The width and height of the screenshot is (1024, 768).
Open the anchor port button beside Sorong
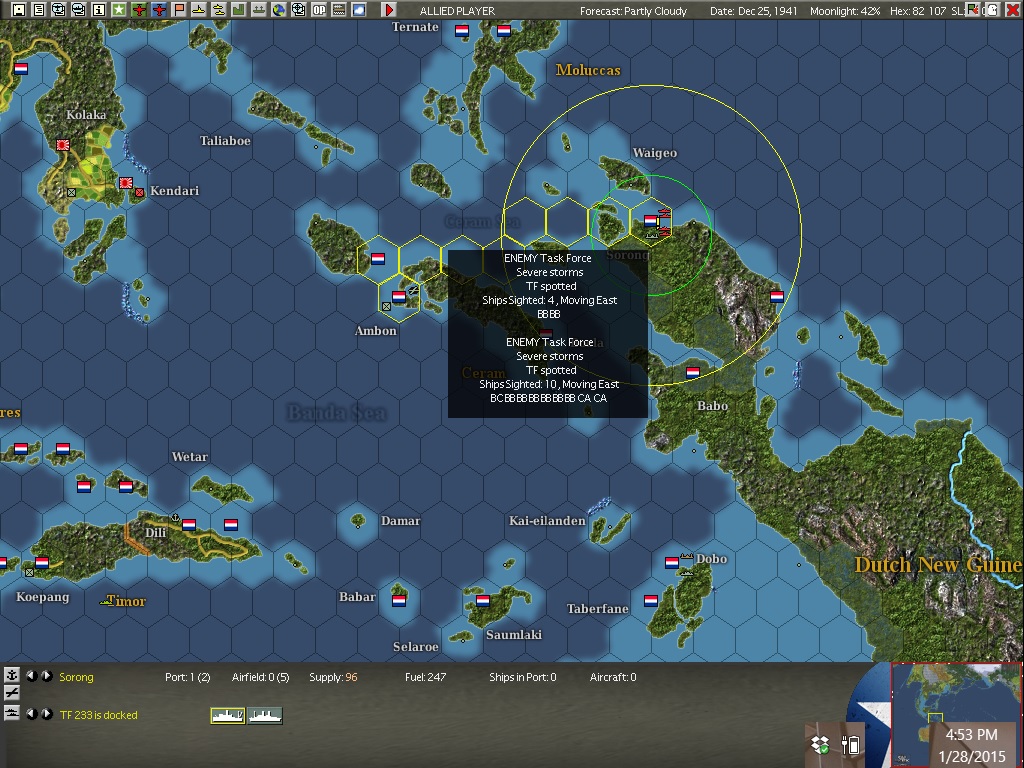click(12, 676)
